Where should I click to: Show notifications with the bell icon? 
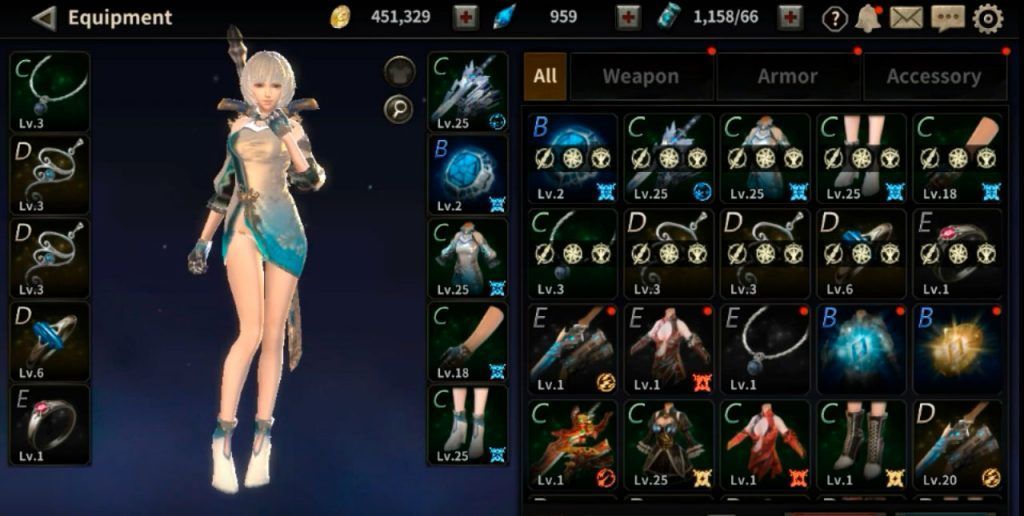pos(867,17)
